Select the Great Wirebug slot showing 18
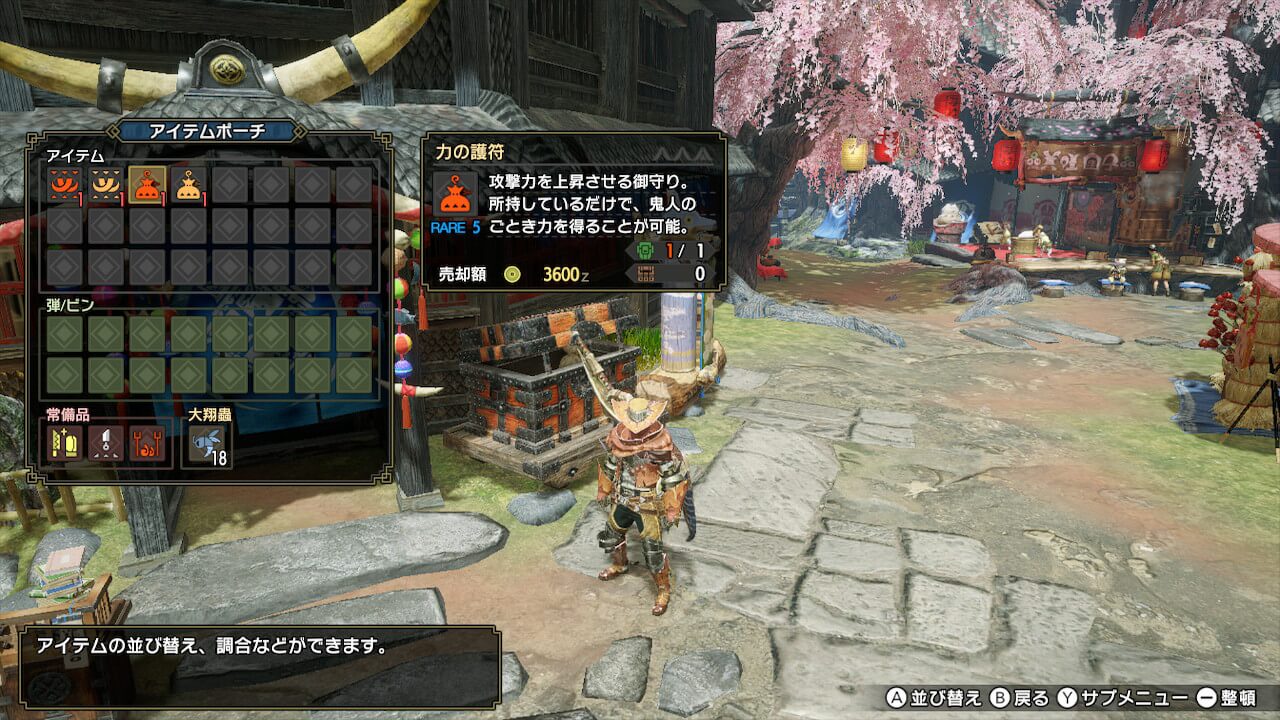 [x=209, y=444]
